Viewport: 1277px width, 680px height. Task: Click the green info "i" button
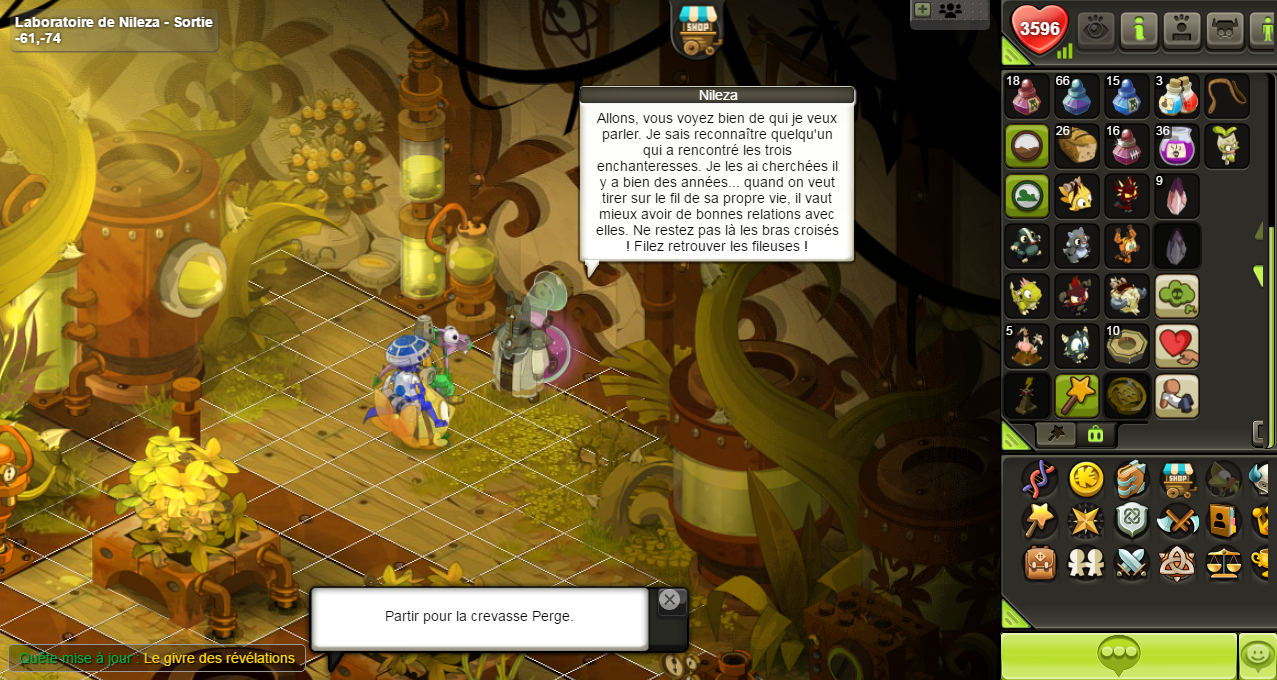pyautogui.click(x=1138, y=29)
